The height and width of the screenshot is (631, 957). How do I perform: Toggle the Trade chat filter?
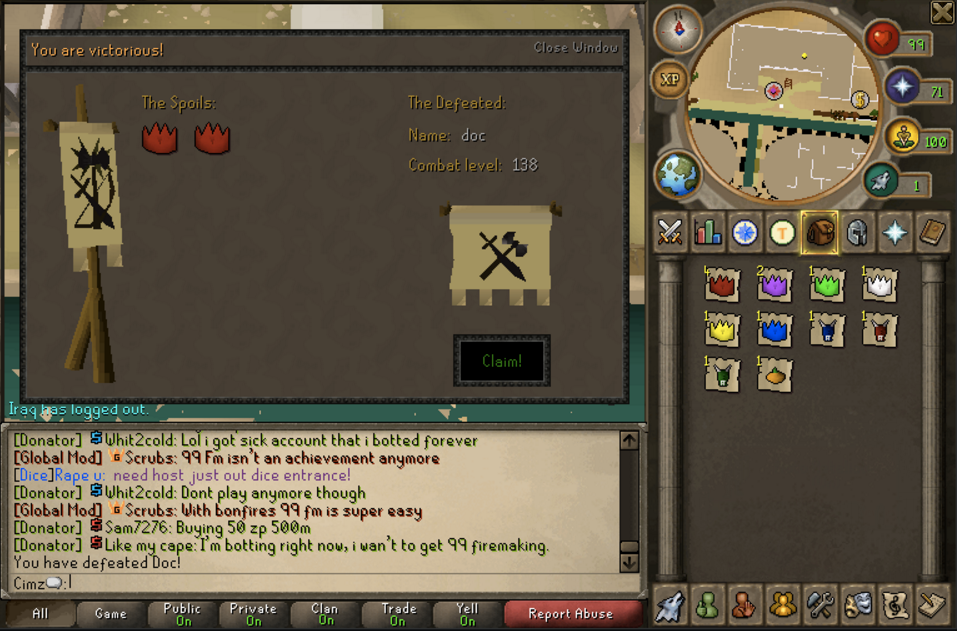coord(398,614)
